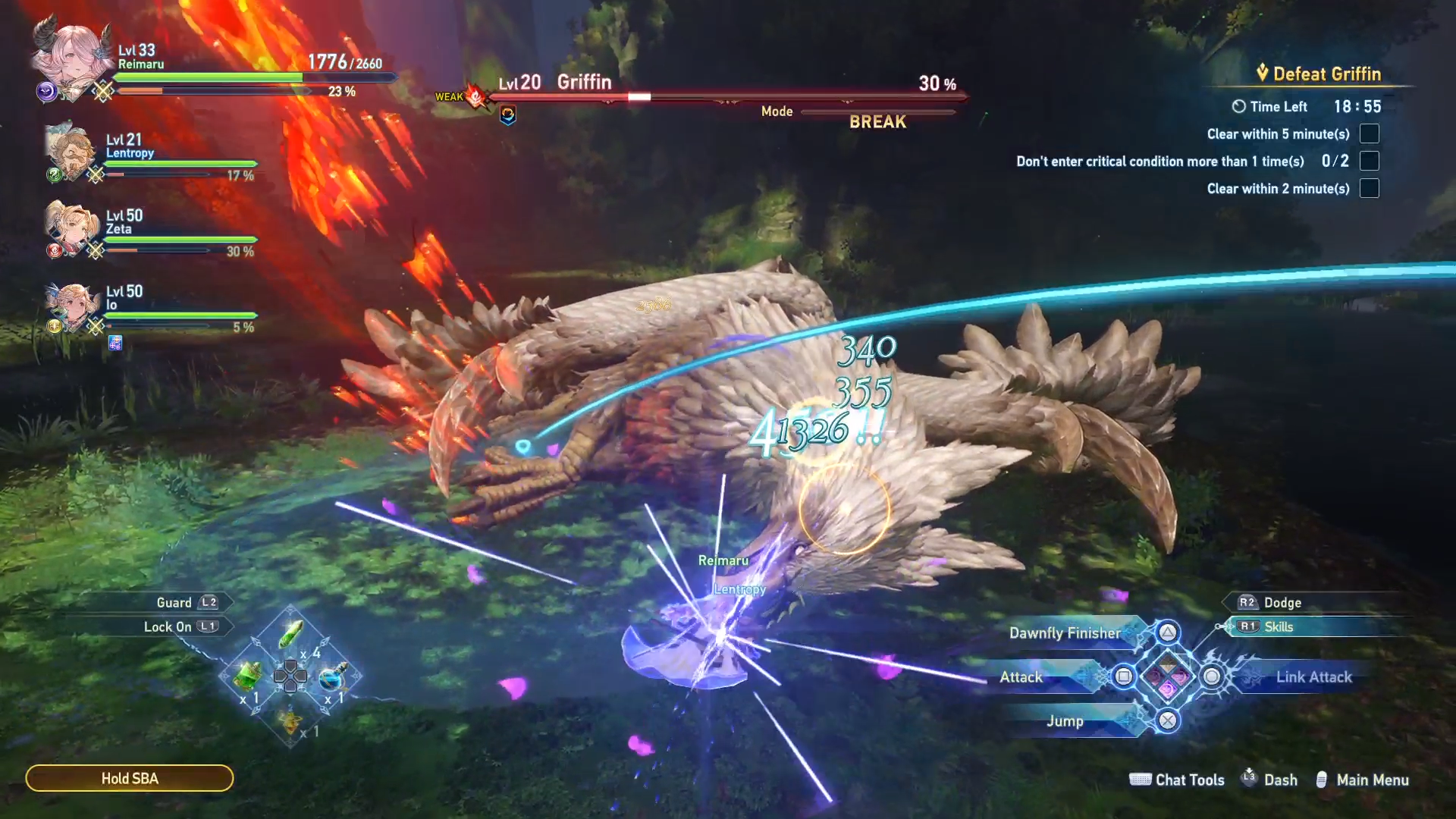The height and width of the screenshot is (819, 1456).
Task: Trigger the Dawnfly Finisher action
Action: 1065,633
